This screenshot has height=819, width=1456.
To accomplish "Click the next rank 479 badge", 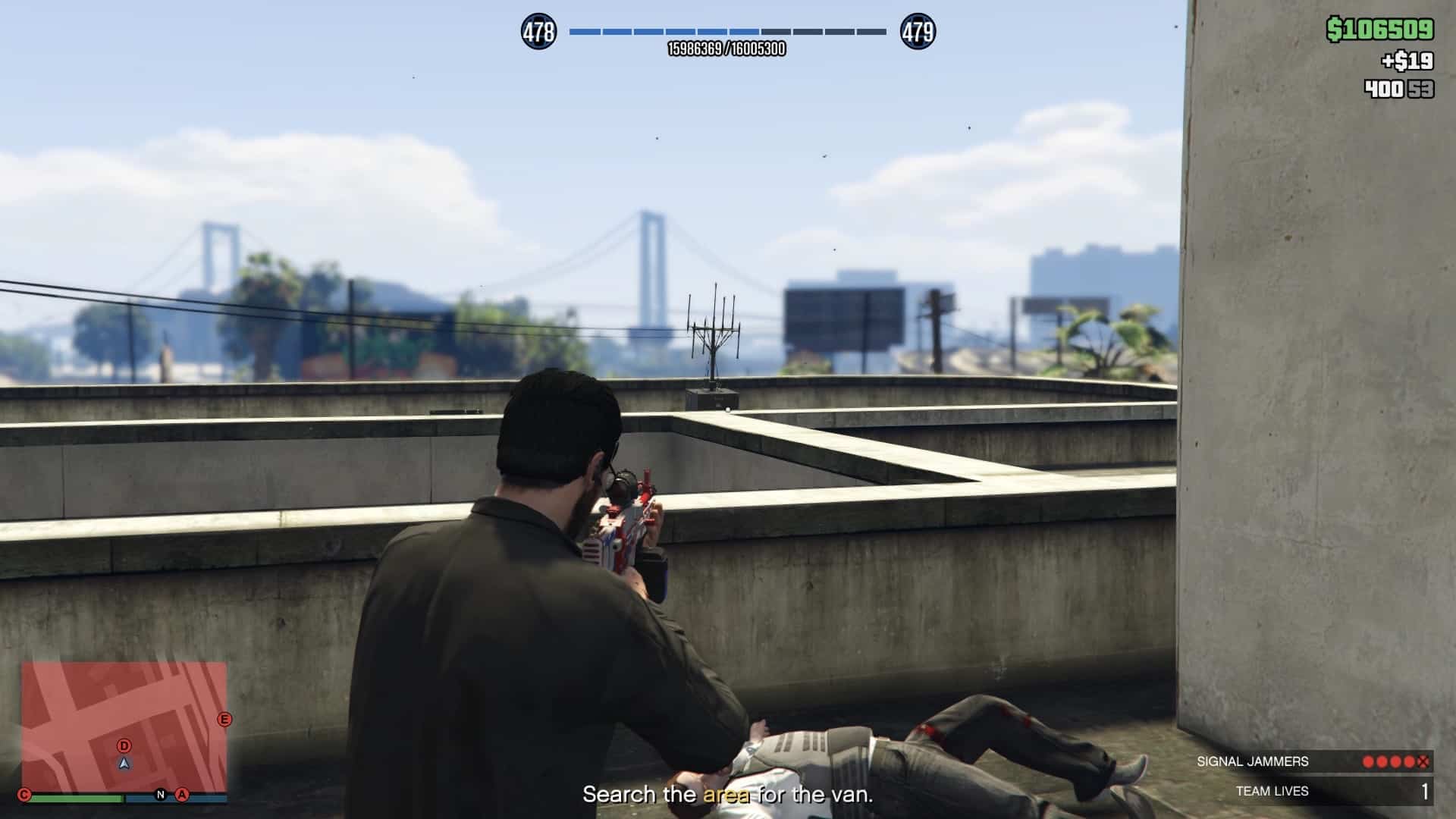I will 918,32.
